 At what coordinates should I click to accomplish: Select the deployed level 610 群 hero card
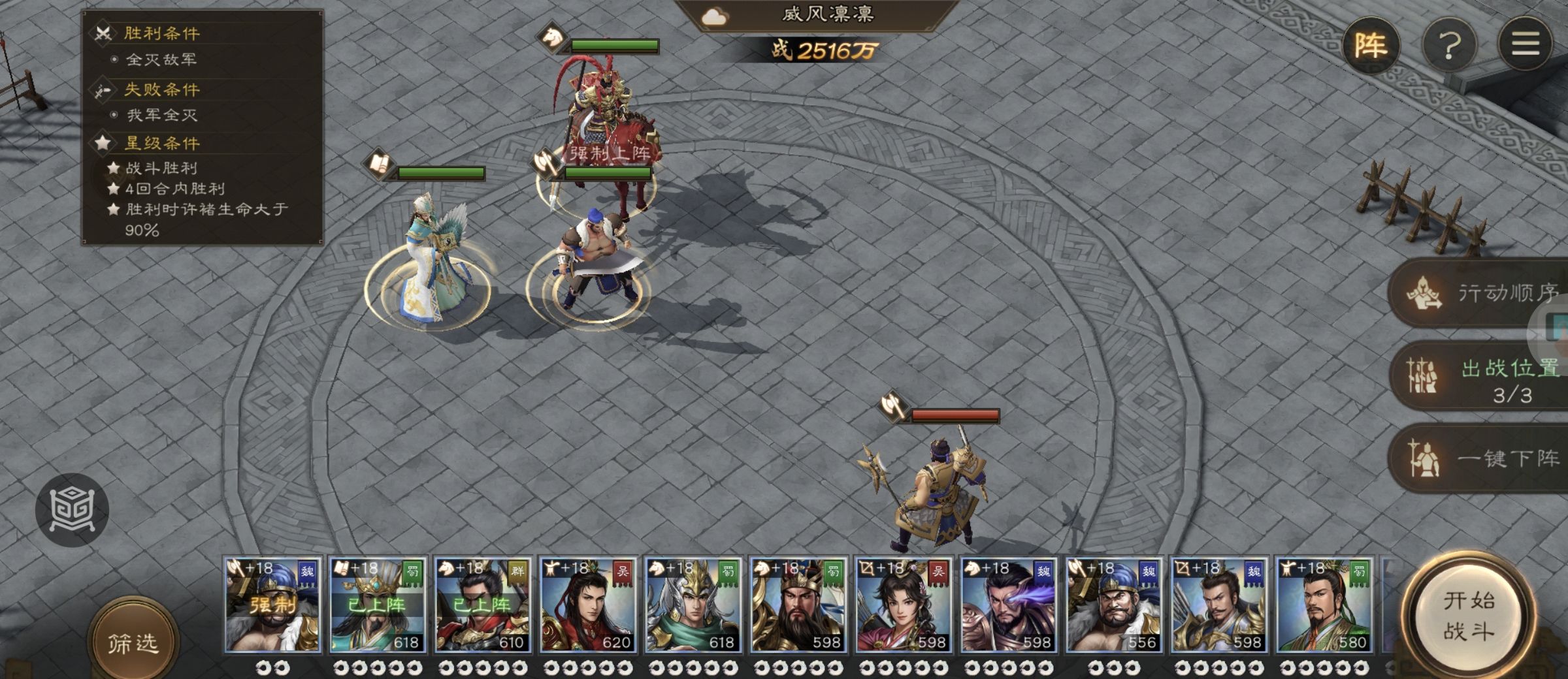(483, 605)
